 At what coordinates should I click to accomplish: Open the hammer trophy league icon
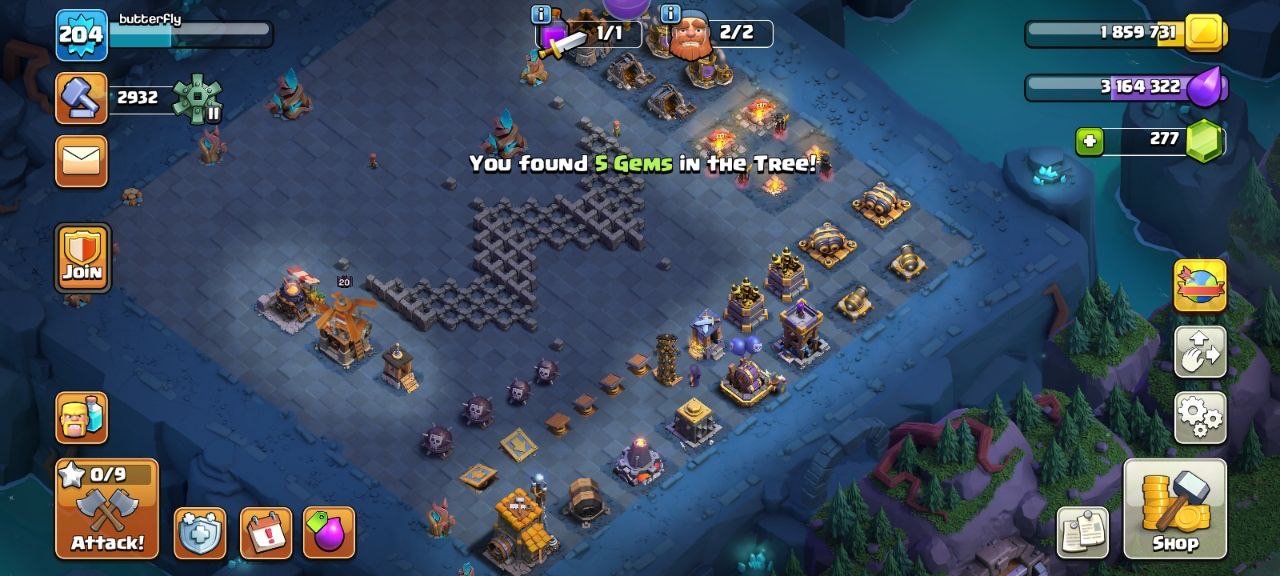click(x=81, y=98)
